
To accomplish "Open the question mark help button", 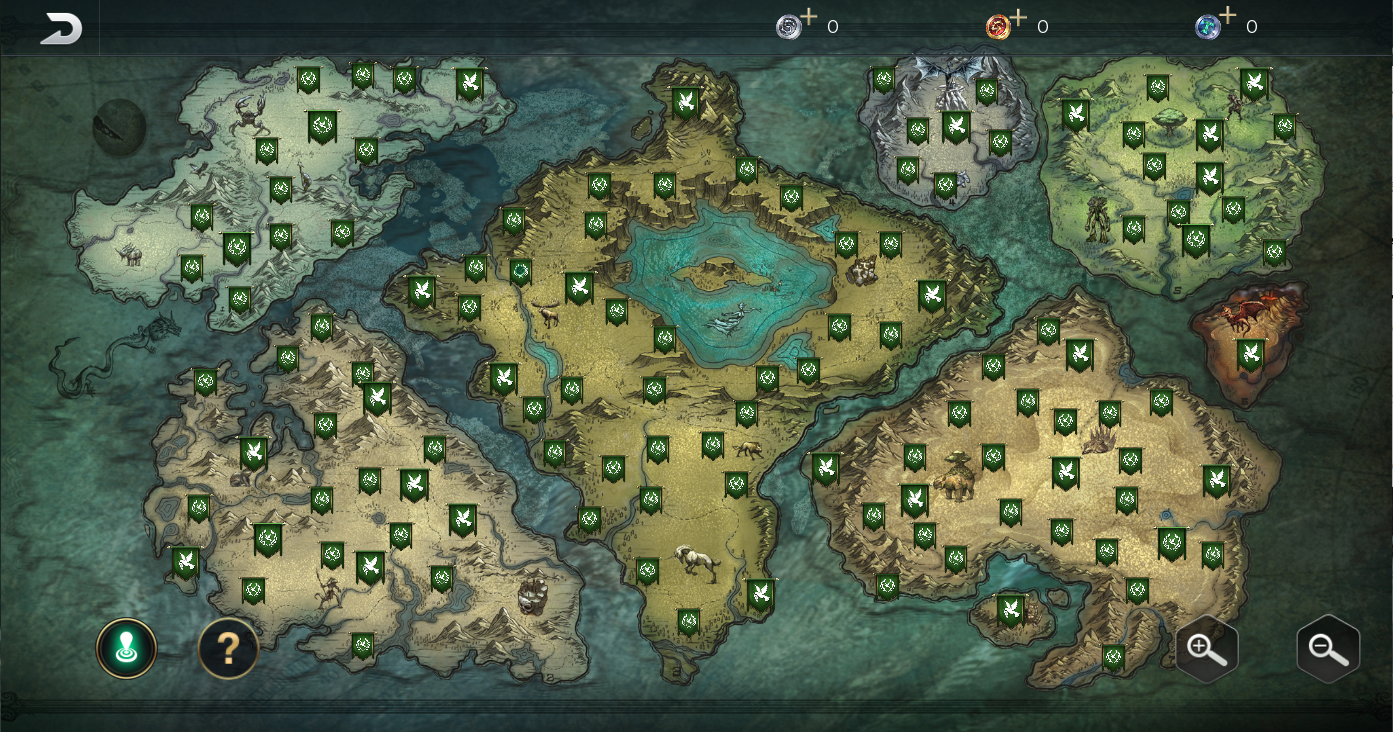I will tap(228, 648).
